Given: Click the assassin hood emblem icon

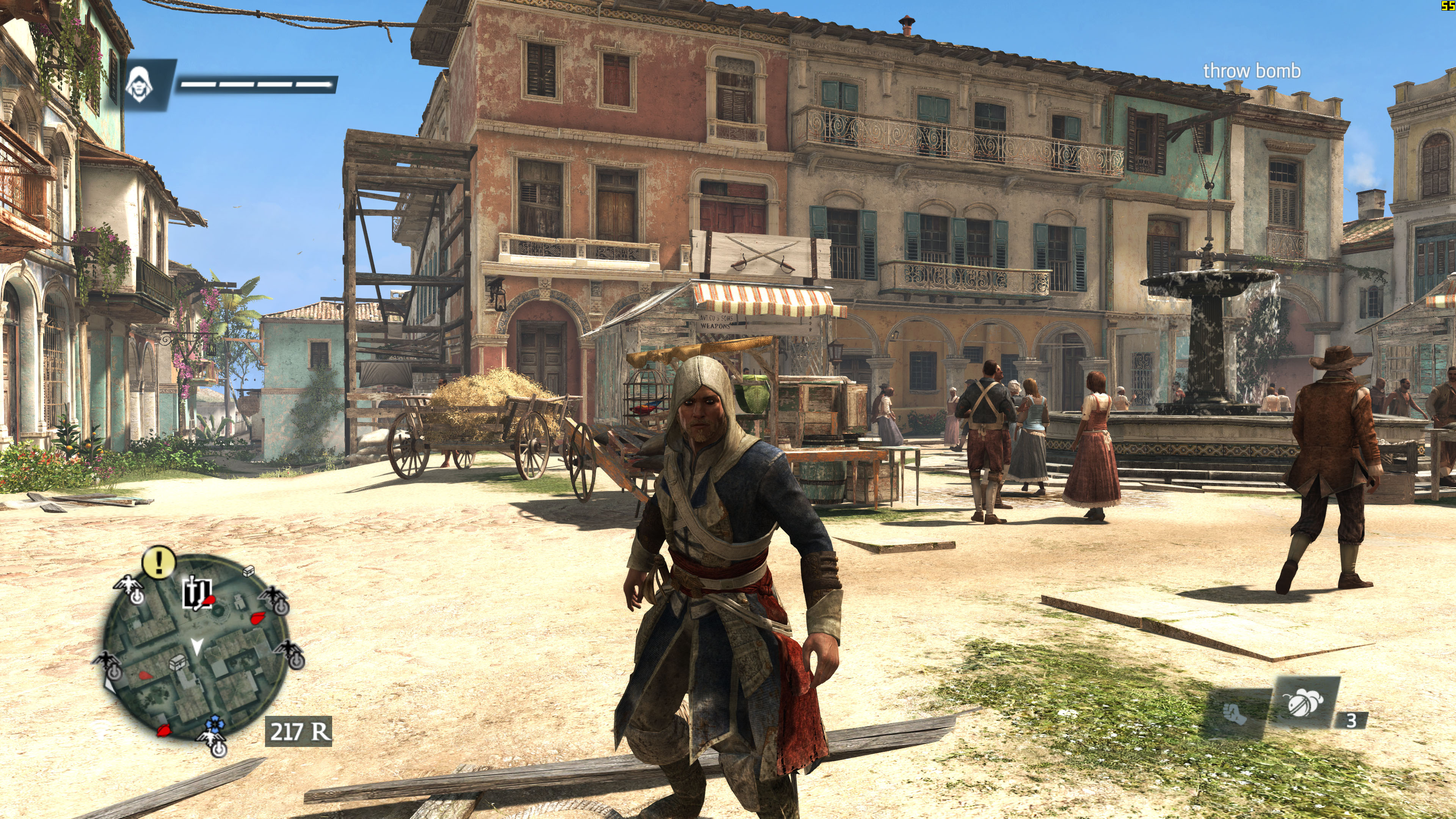Looking at the screenshot, I should pos(139,84).
